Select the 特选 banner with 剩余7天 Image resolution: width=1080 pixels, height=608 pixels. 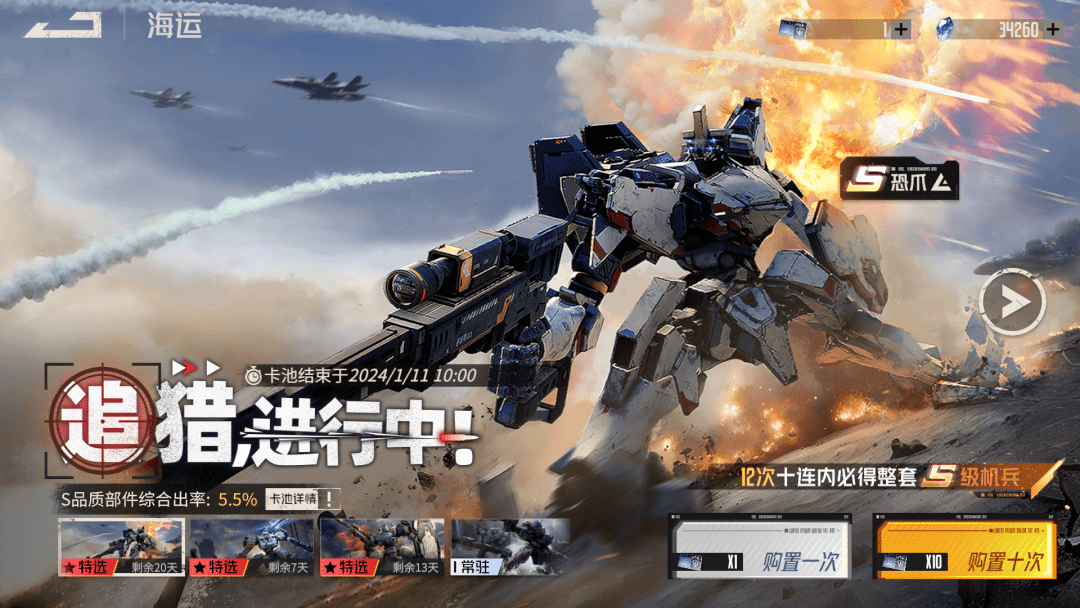252,547
